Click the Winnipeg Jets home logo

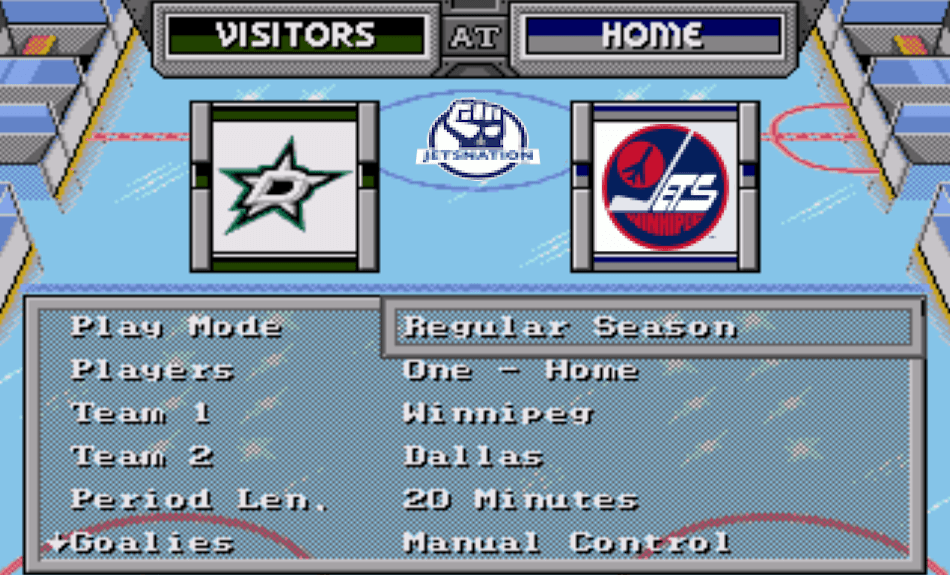tap(665, 186)
